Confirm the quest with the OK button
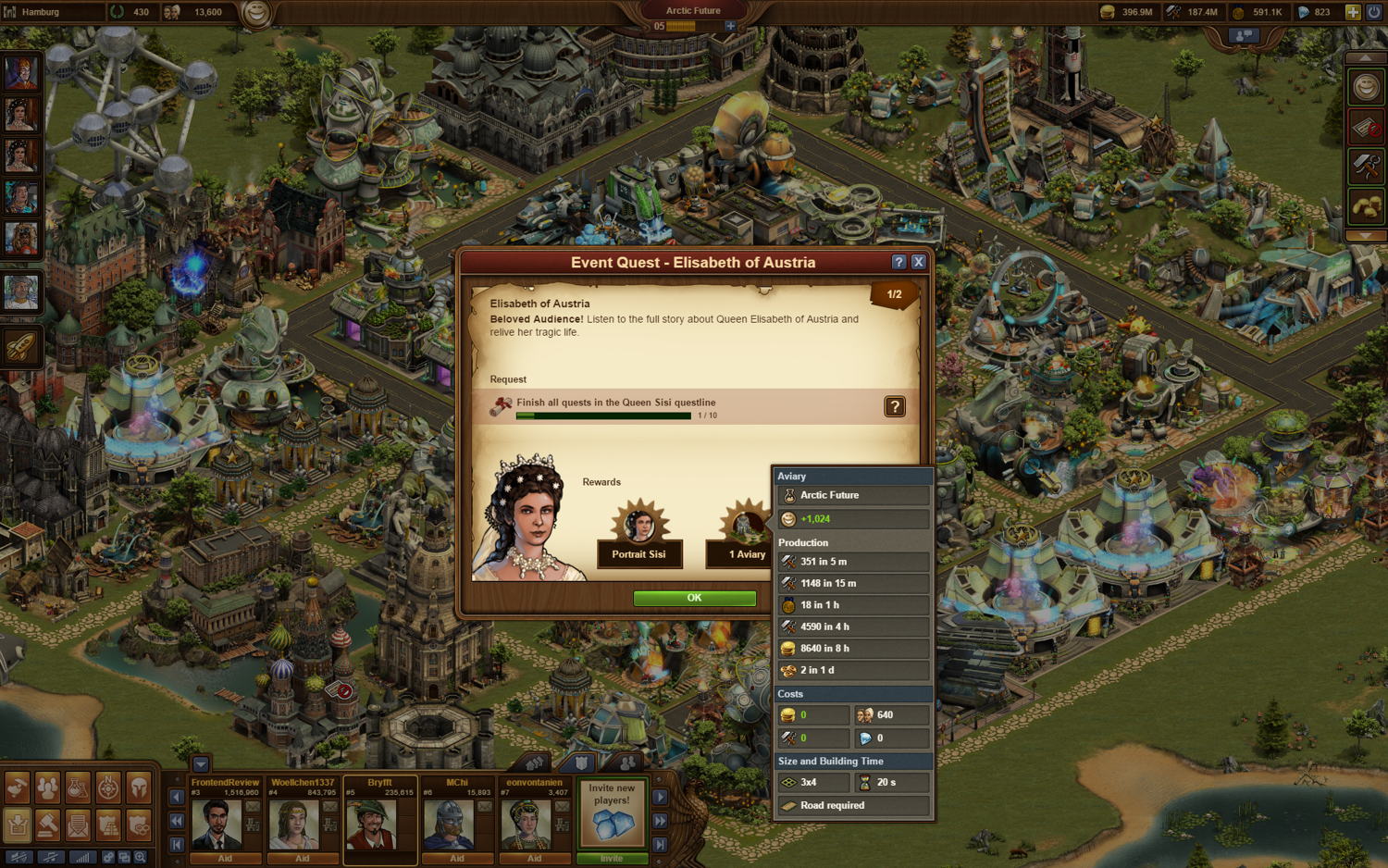1388x868 pixels. (x=694, y=598)
